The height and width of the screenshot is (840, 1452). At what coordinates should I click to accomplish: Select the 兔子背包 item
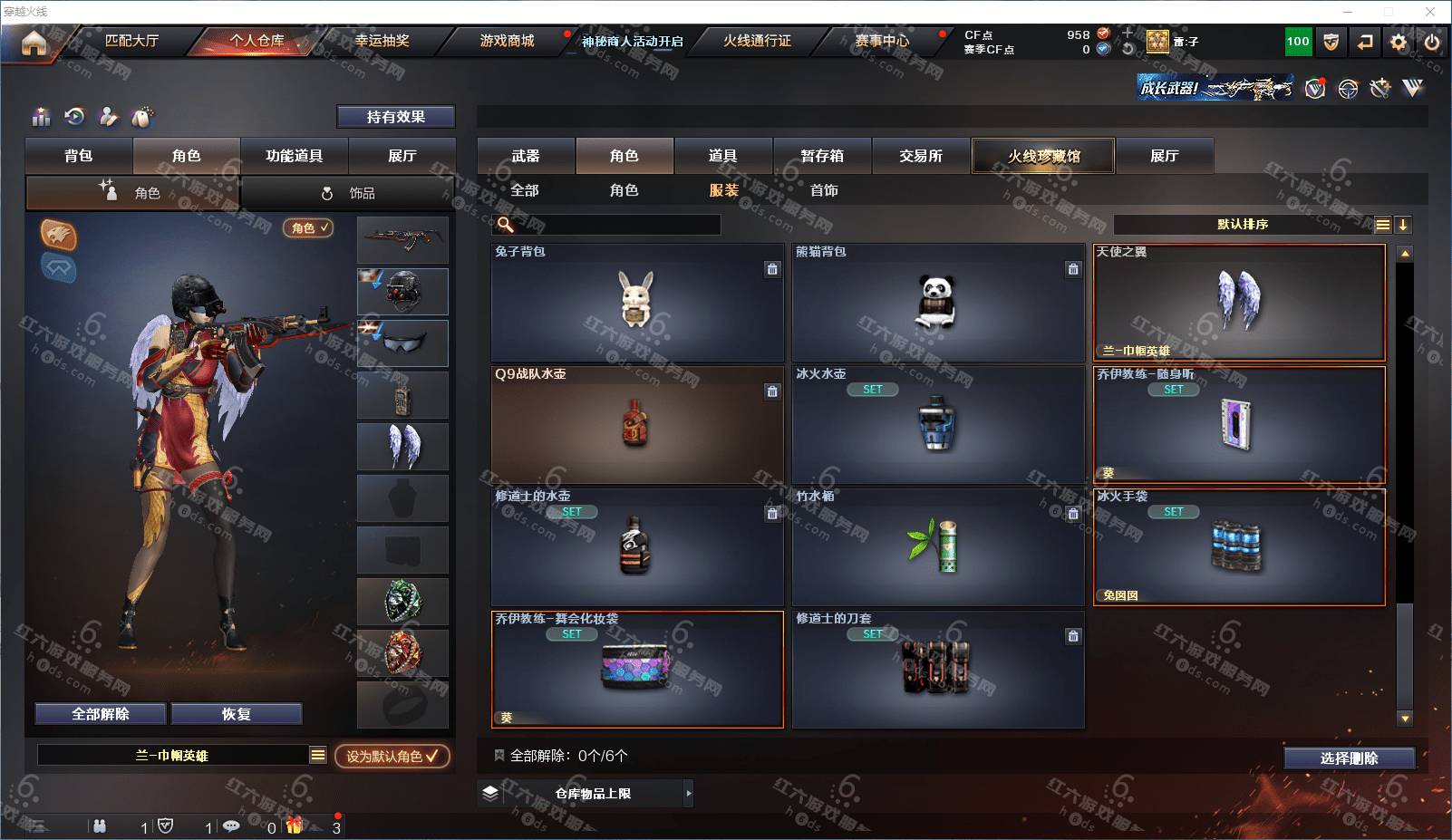click(636, 303)
